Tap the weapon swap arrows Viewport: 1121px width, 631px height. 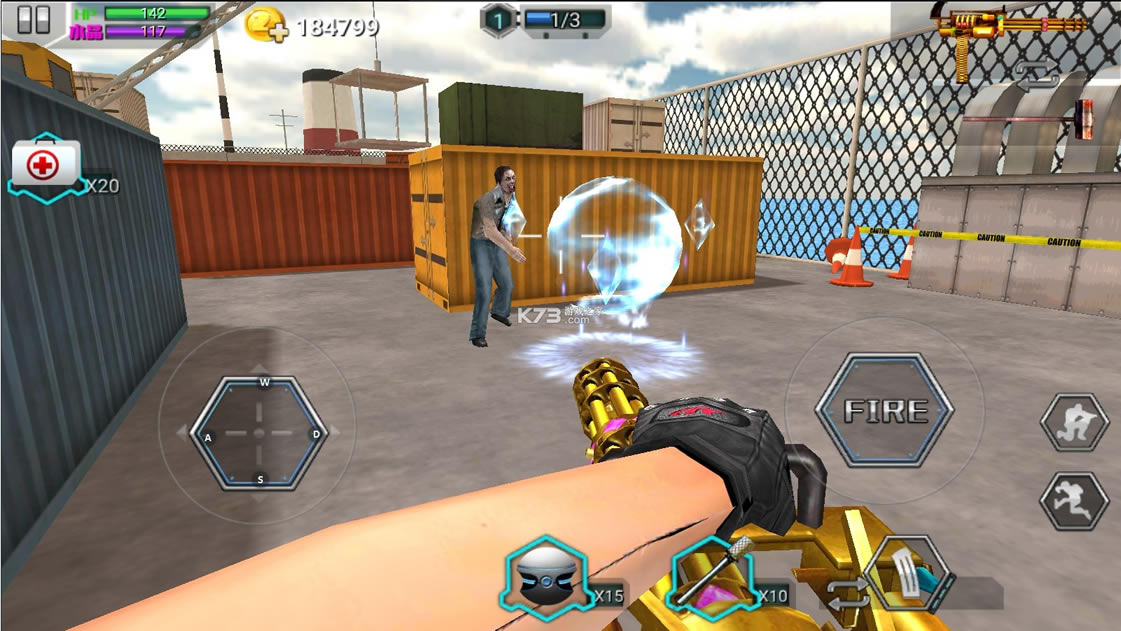1035,74
